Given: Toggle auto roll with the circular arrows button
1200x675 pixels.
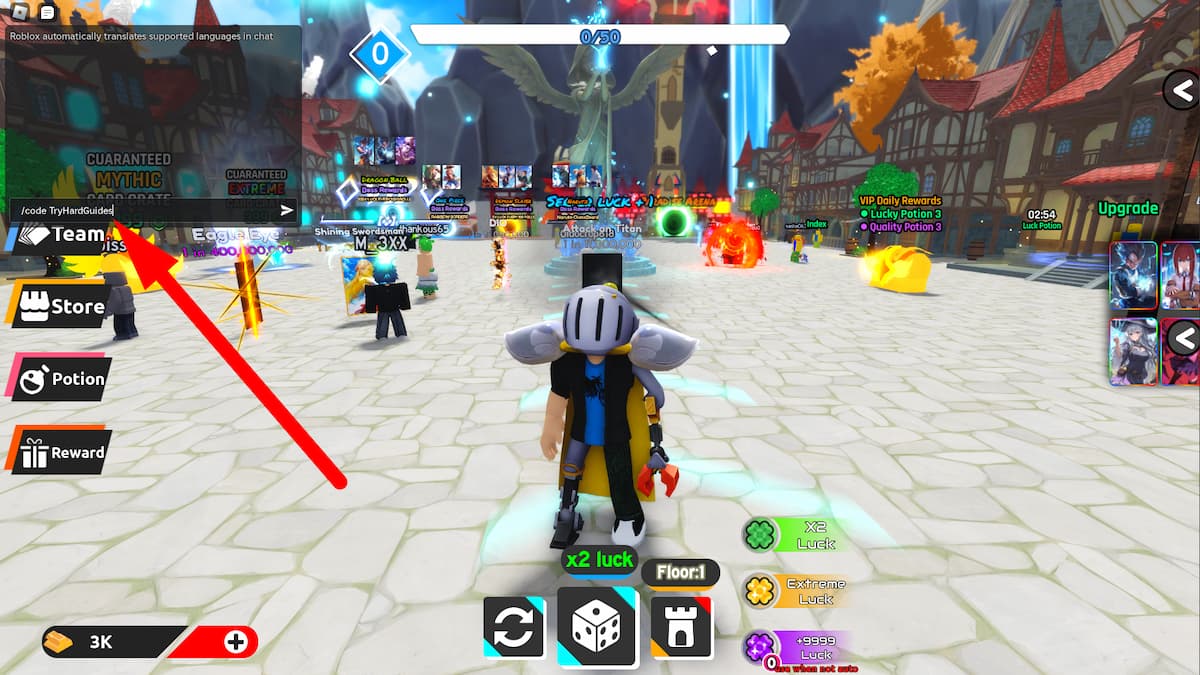Looking at the screenshot, I should [x=513, y=627].
